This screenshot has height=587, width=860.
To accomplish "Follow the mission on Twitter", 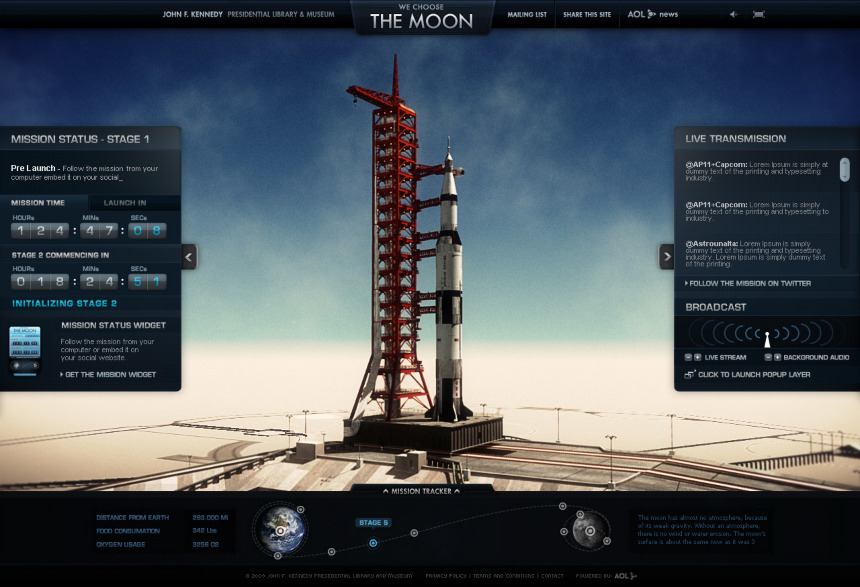I will tap(749, 284).
